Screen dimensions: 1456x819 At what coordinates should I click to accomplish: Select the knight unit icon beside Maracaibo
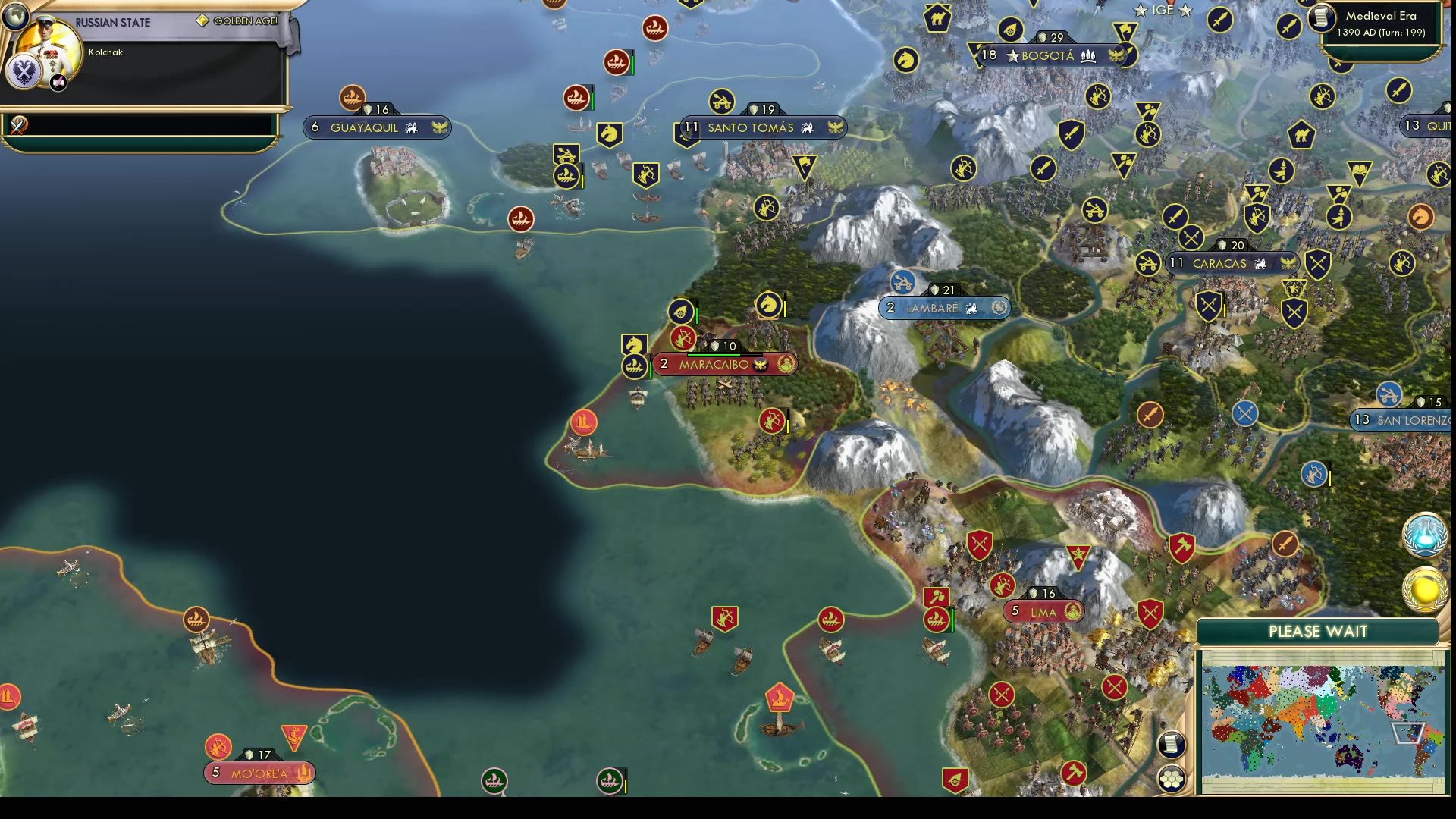pos(635,344)
